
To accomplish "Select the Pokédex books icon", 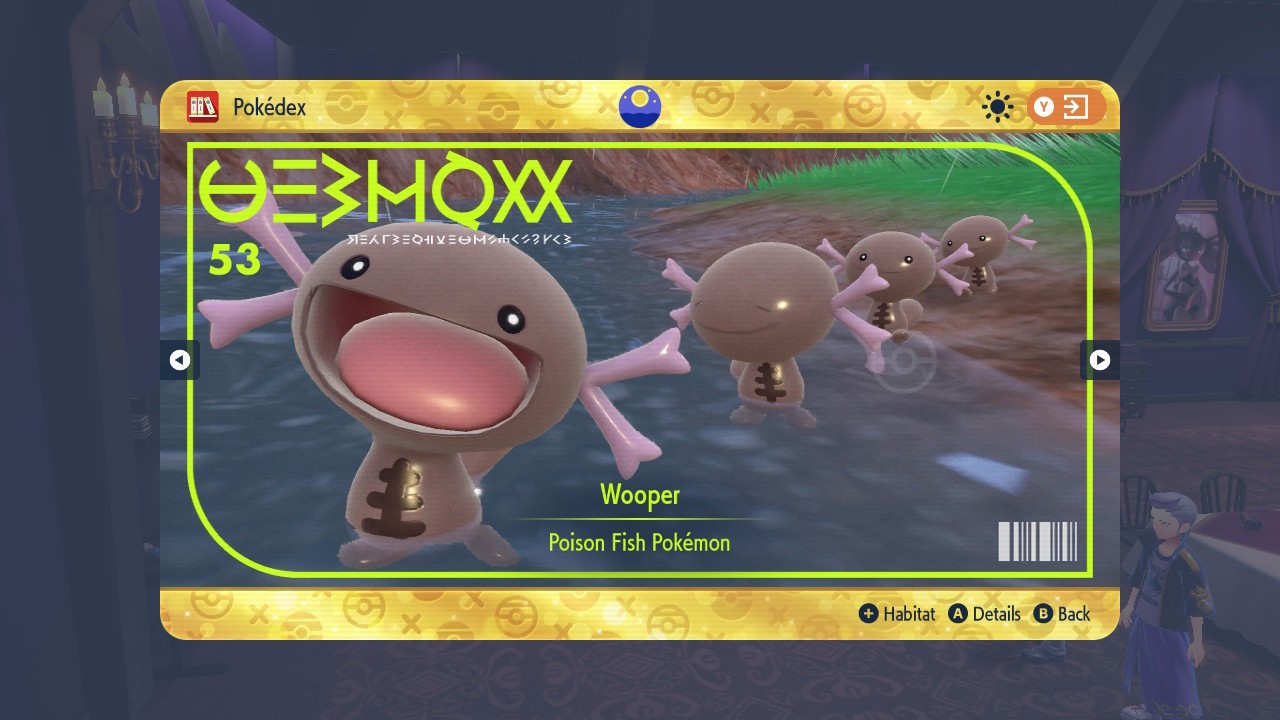I will pos(203,107).
